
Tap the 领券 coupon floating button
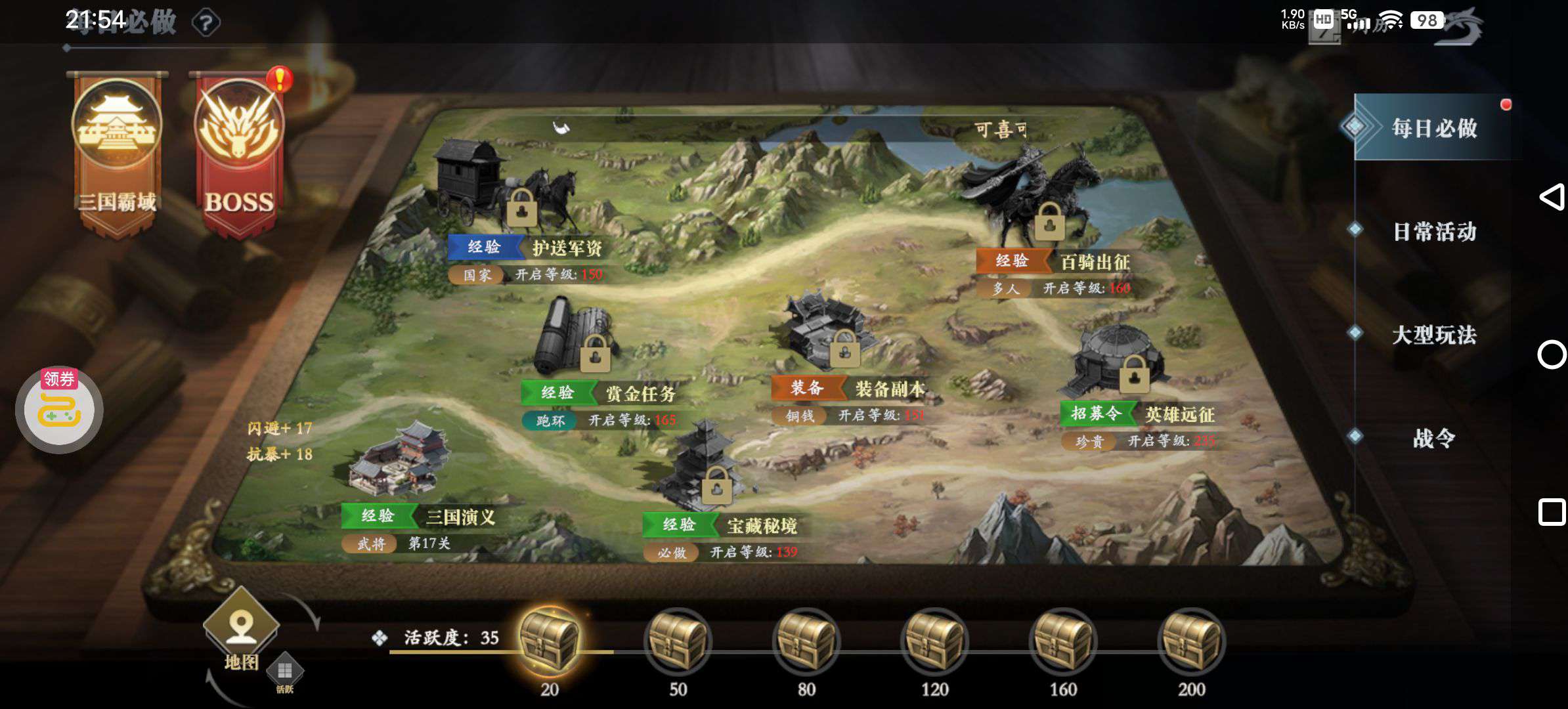tap(59, 409)
